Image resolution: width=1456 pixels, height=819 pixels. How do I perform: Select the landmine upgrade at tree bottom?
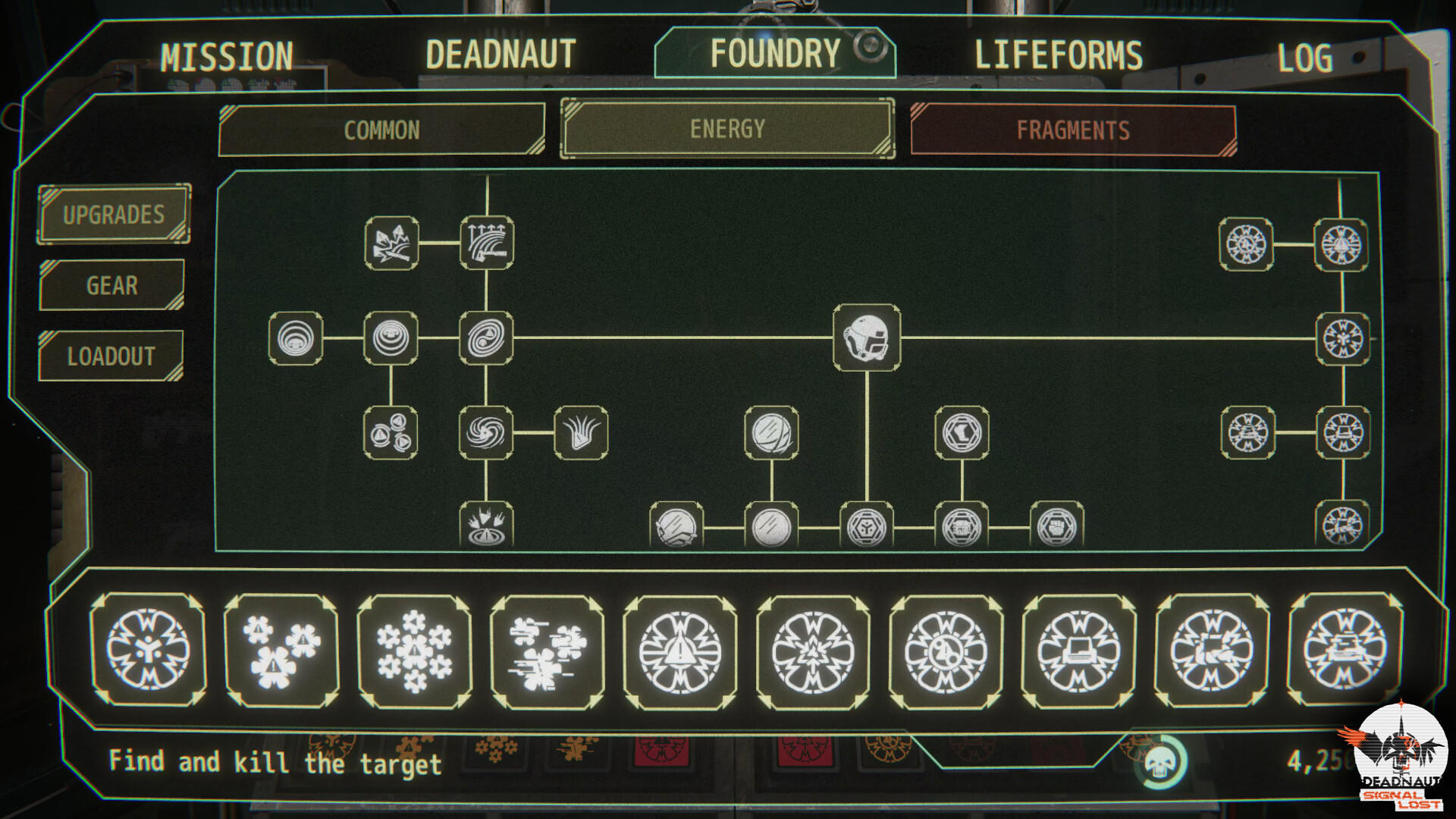(488, 523)
